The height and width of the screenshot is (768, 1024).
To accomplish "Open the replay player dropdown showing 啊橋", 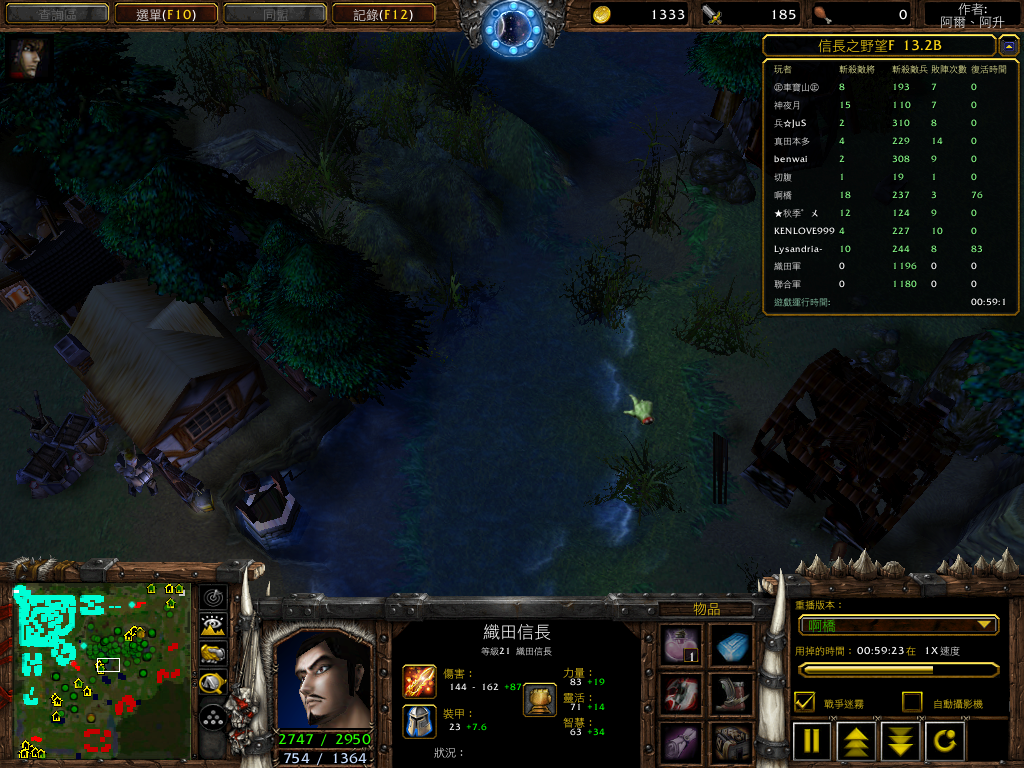I will (898, 625).
